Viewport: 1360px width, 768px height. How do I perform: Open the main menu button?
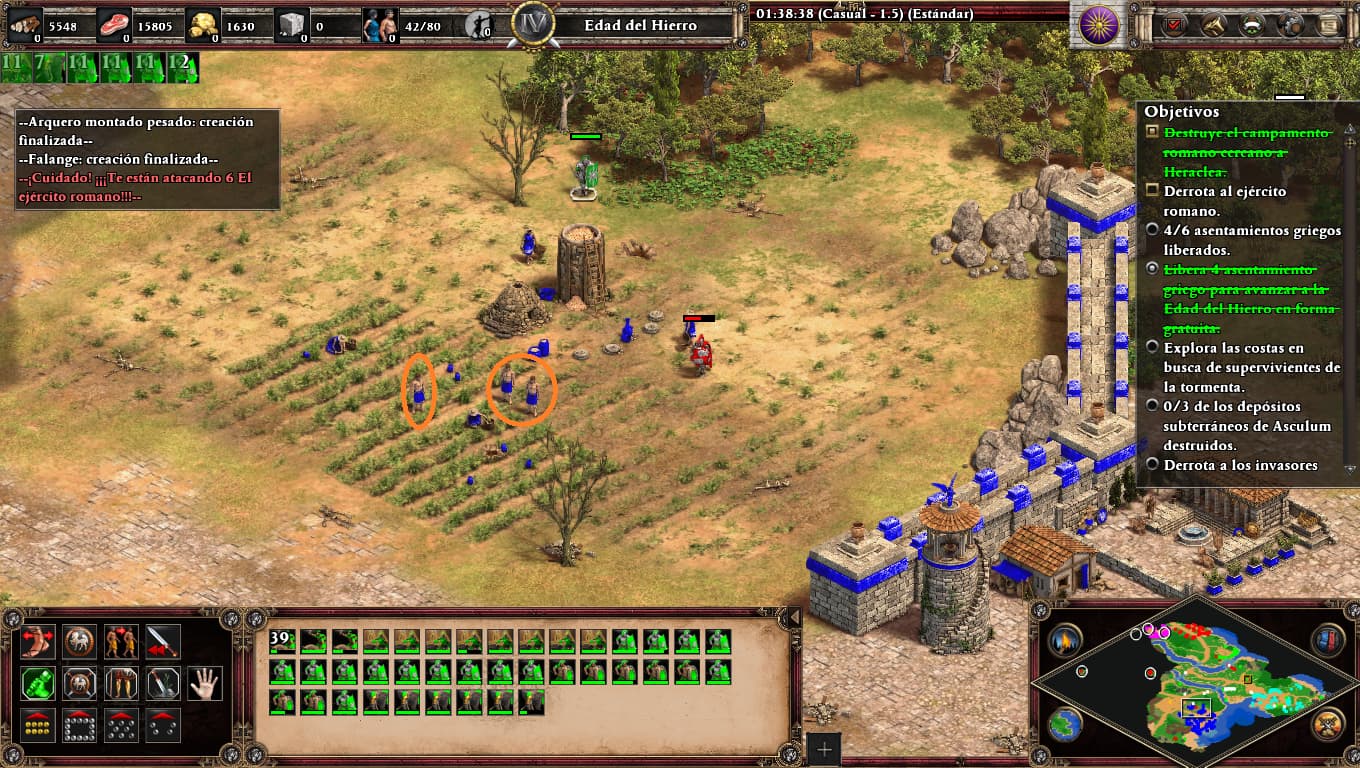pos(1329,24)
